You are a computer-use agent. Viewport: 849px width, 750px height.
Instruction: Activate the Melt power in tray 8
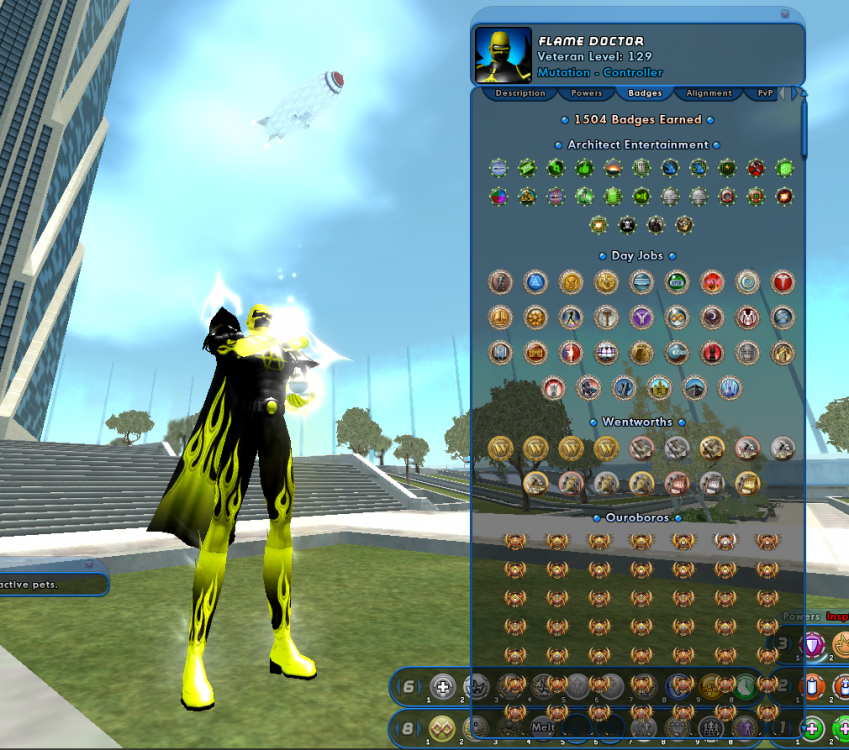point(543,727)
